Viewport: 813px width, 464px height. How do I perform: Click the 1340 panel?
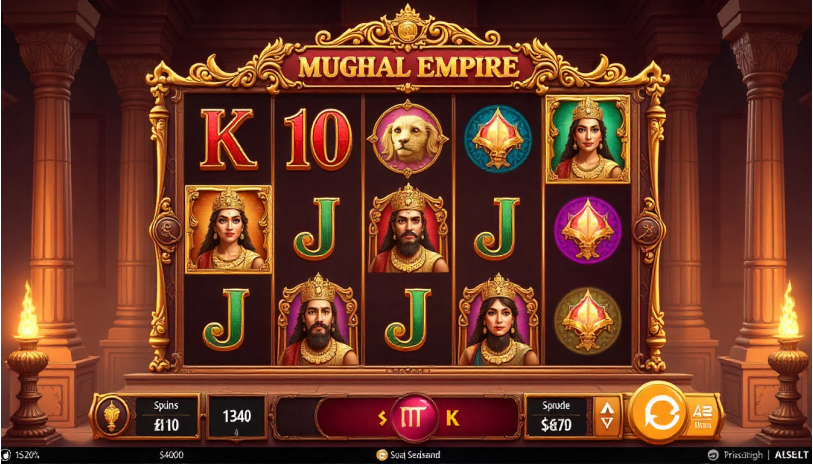click(237, 416)
